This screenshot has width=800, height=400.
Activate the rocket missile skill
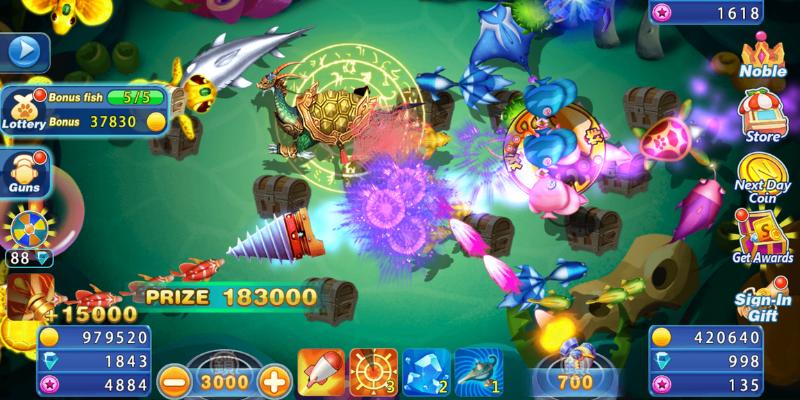(322, 372)
